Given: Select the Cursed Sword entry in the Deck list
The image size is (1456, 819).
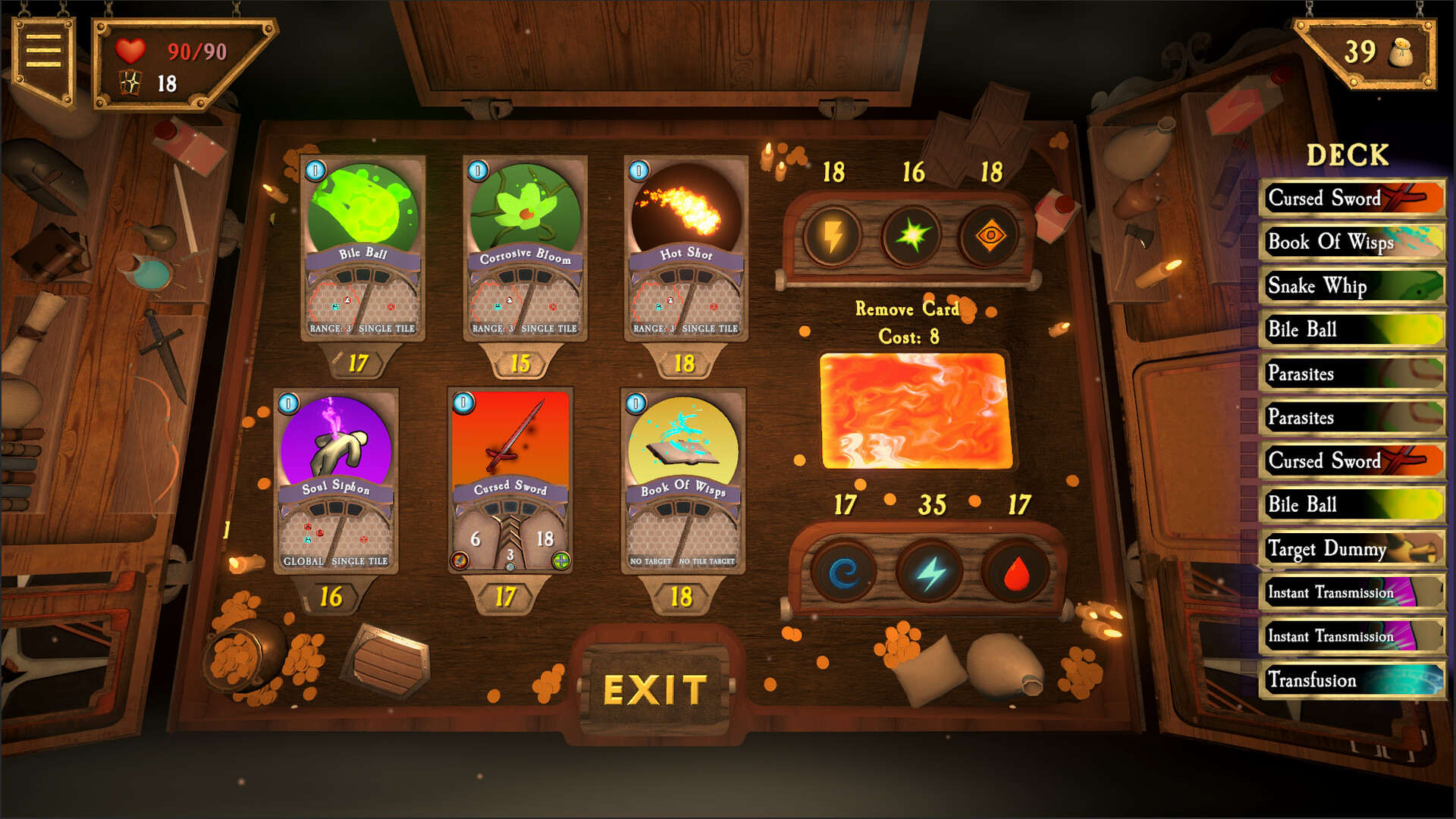Looking at the screenshot, I should click(1351, 199).
